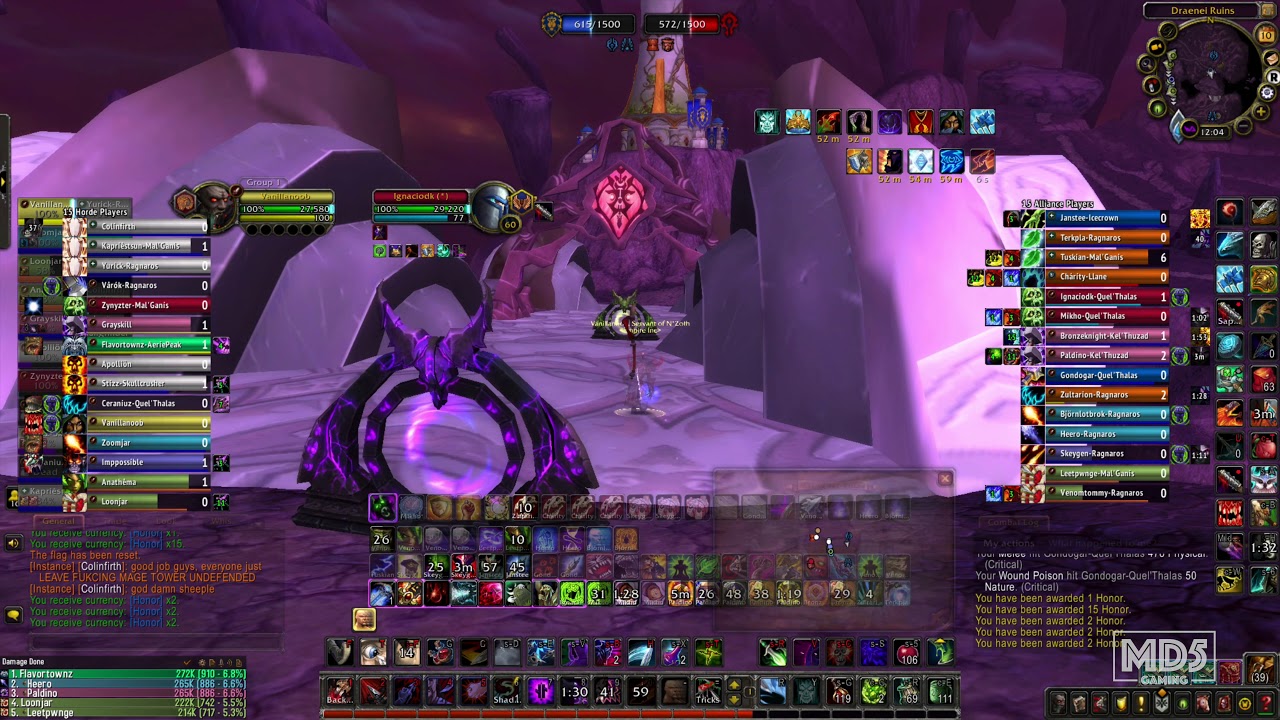1280x720 pixels.
Task: Click the Sap icon in the right bar
Action: (x=1230, y=313)
